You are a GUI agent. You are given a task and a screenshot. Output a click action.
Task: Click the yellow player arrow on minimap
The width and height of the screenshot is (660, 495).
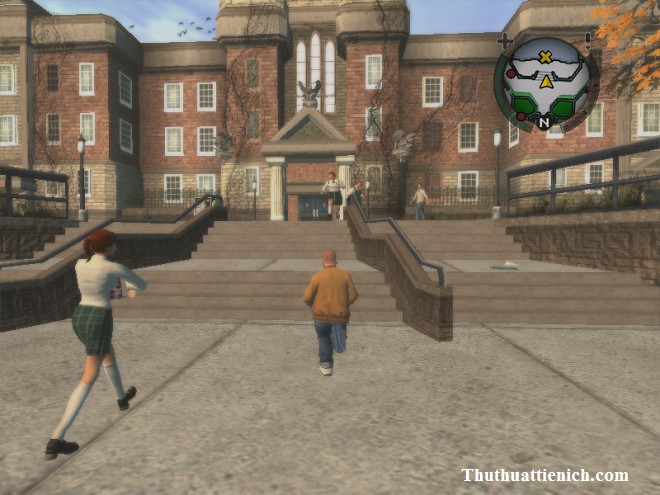[547, 82]
